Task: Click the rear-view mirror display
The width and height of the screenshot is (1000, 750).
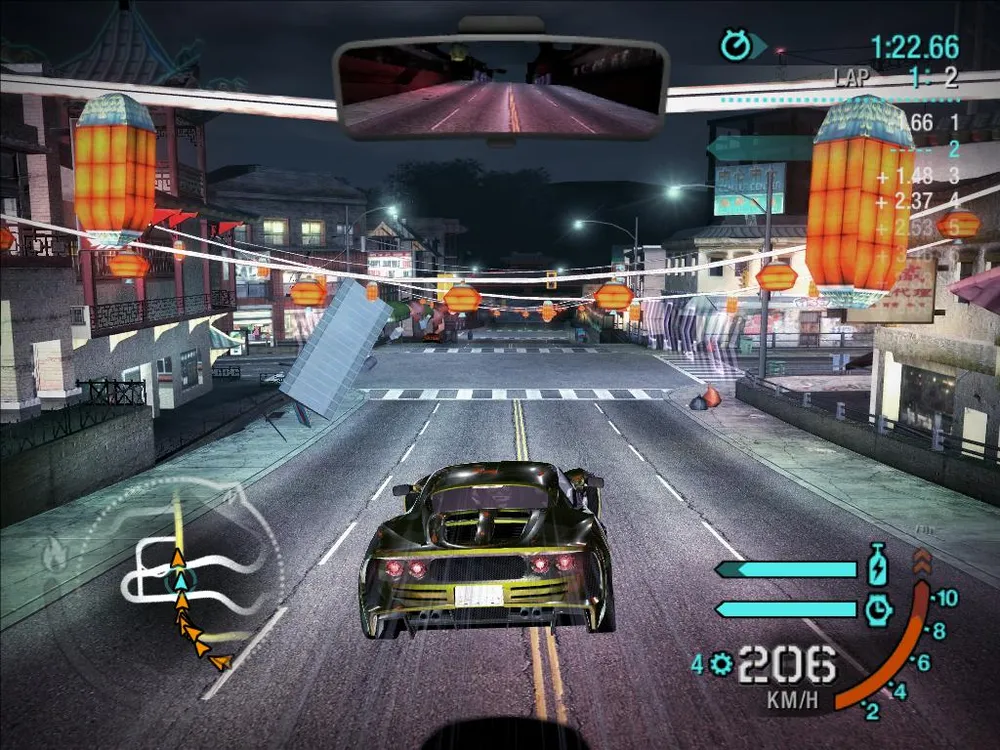Action: pos(501,89)
